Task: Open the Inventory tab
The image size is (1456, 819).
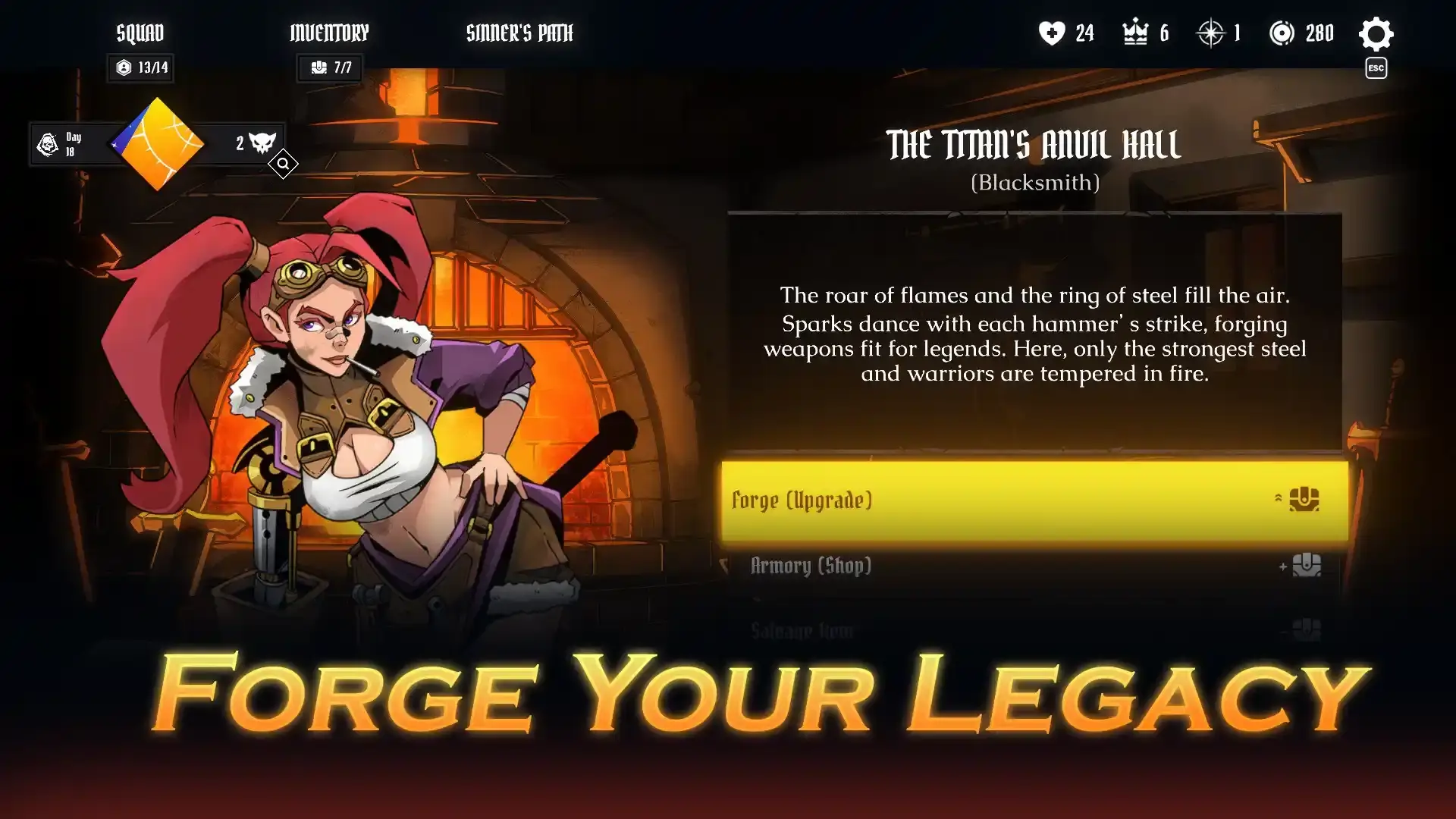Action: click(329, 33)
